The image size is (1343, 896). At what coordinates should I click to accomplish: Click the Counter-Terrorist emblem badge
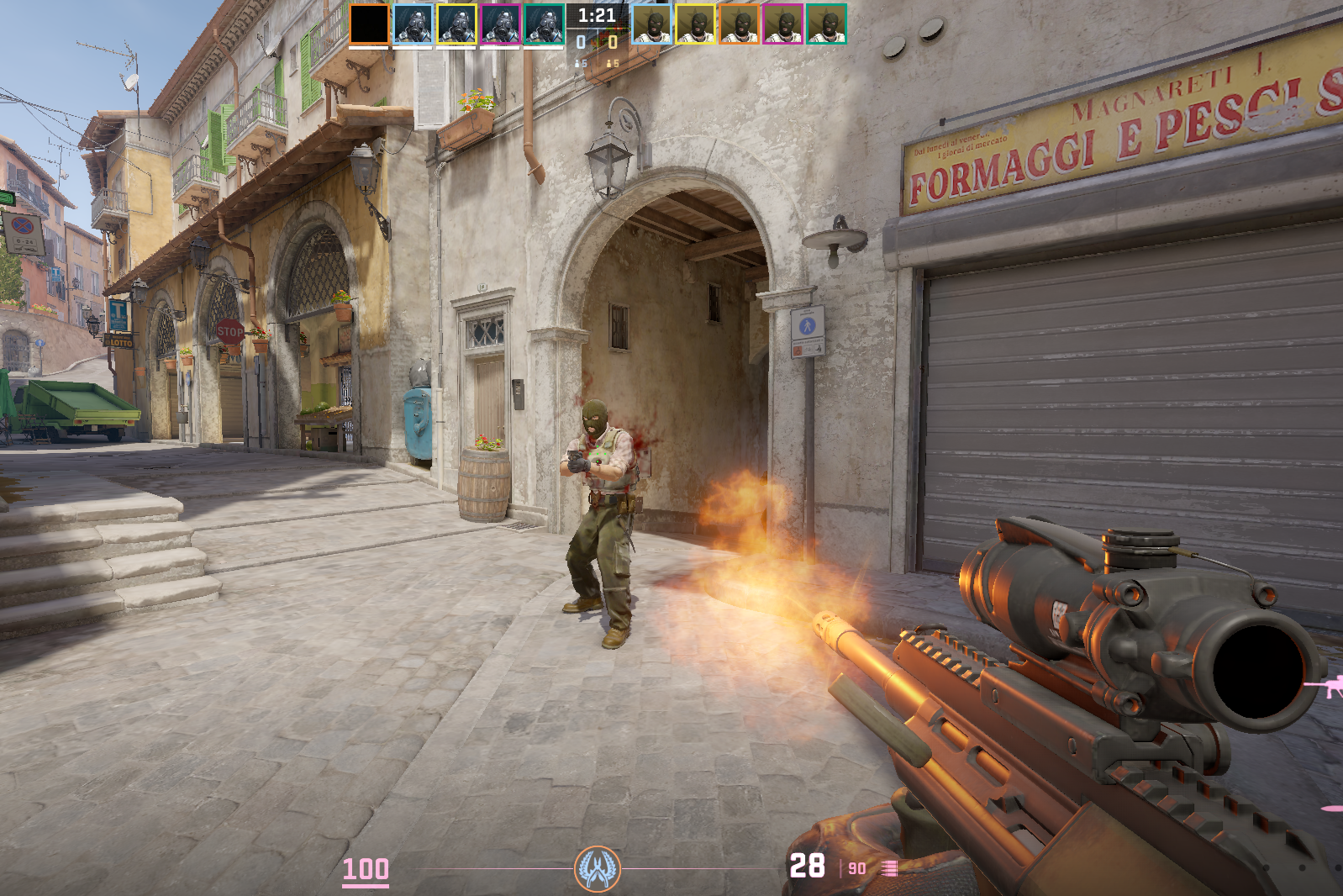coord(597,868)
